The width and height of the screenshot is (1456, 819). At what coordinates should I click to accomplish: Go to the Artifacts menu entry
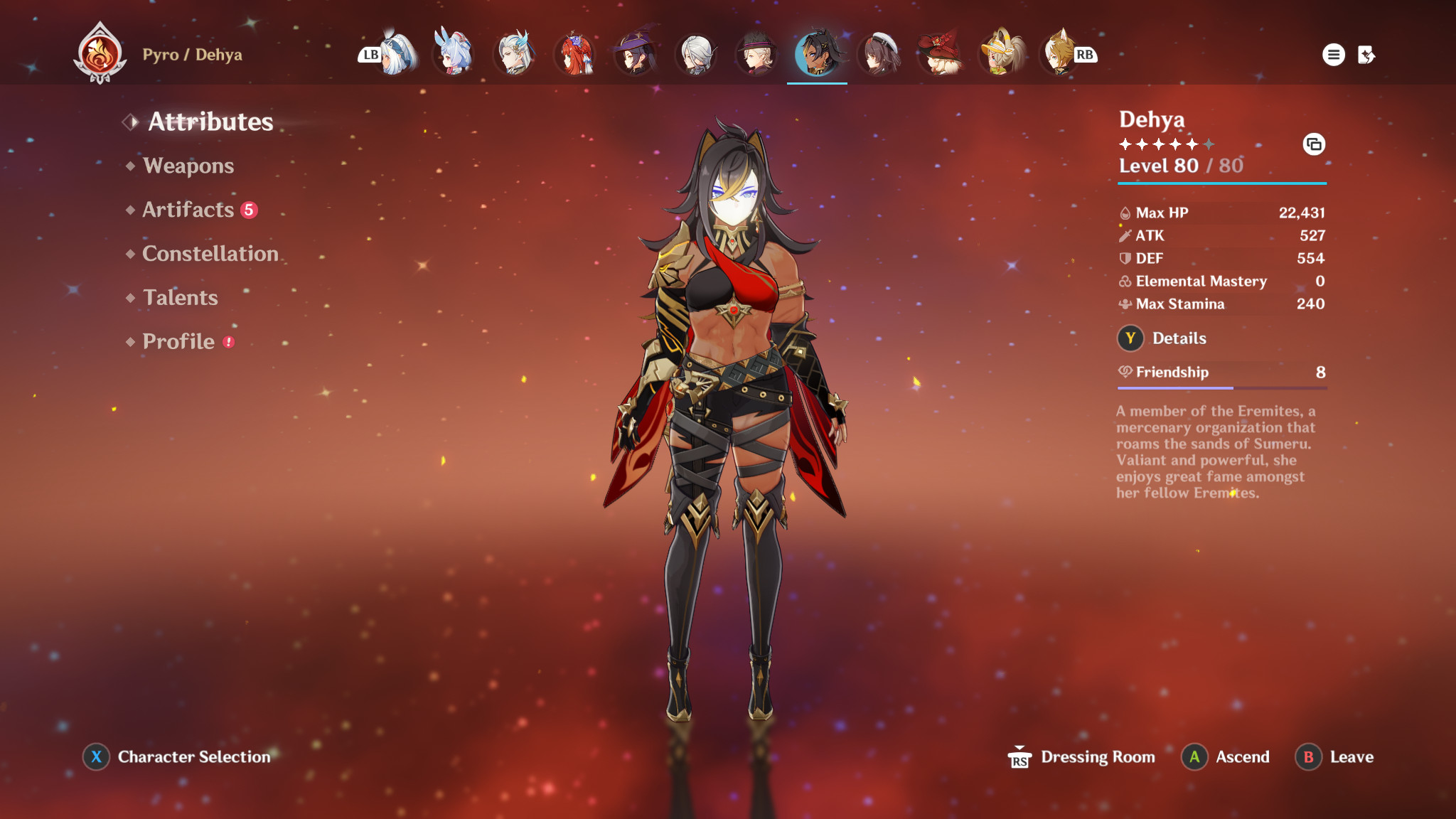(188, 210)
